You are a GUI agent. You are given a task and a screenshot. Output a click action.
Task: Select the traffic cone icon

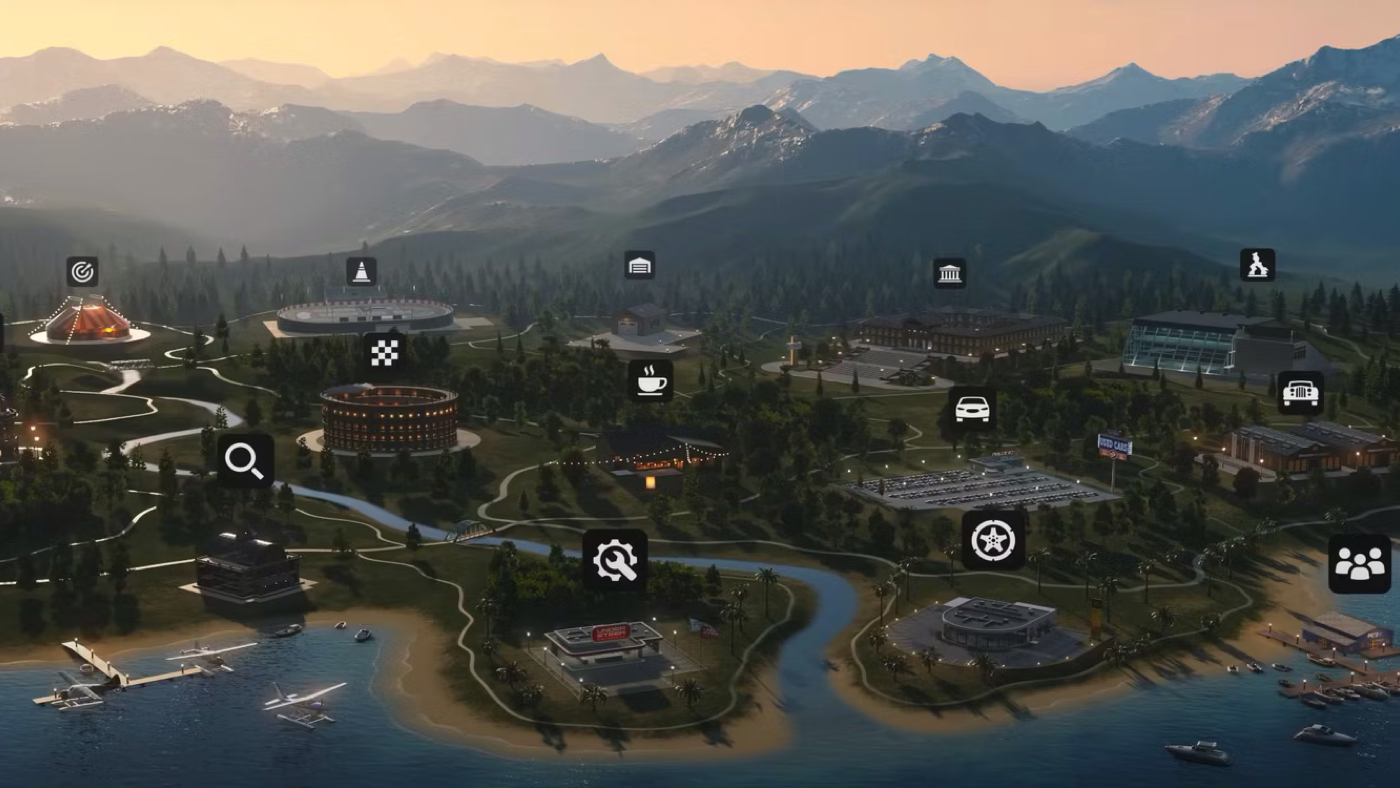[x=361, y=271]
